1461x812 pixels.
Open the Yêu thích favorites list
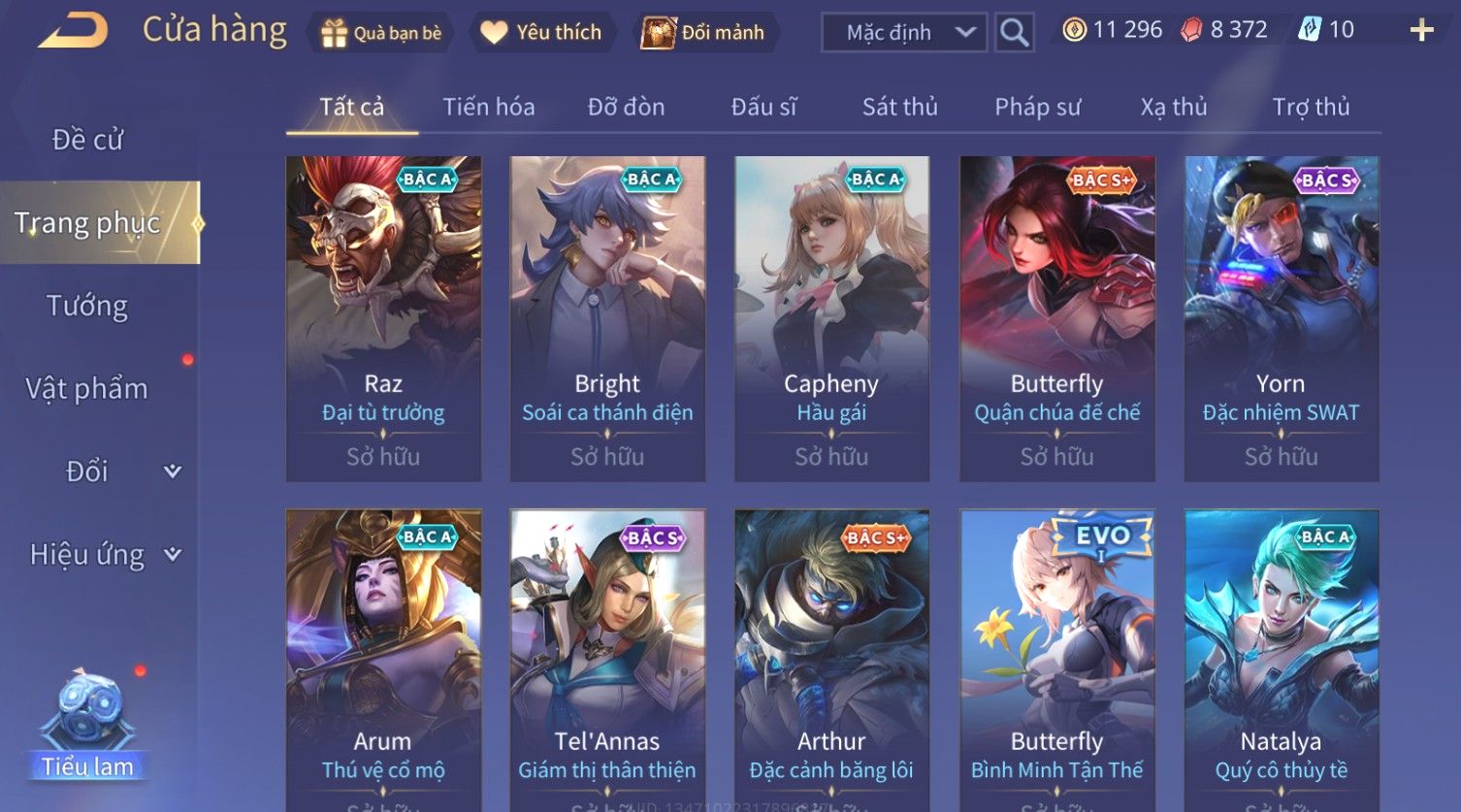541,33
